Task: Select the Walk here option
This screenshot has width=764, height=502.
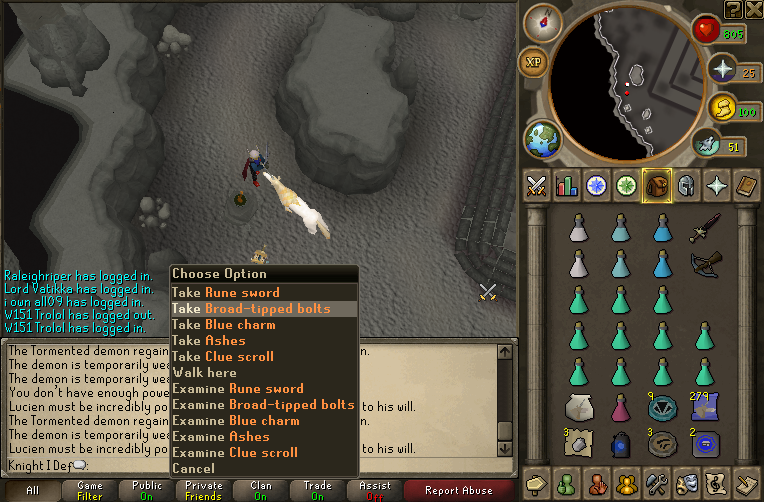Action: (205, 373)
